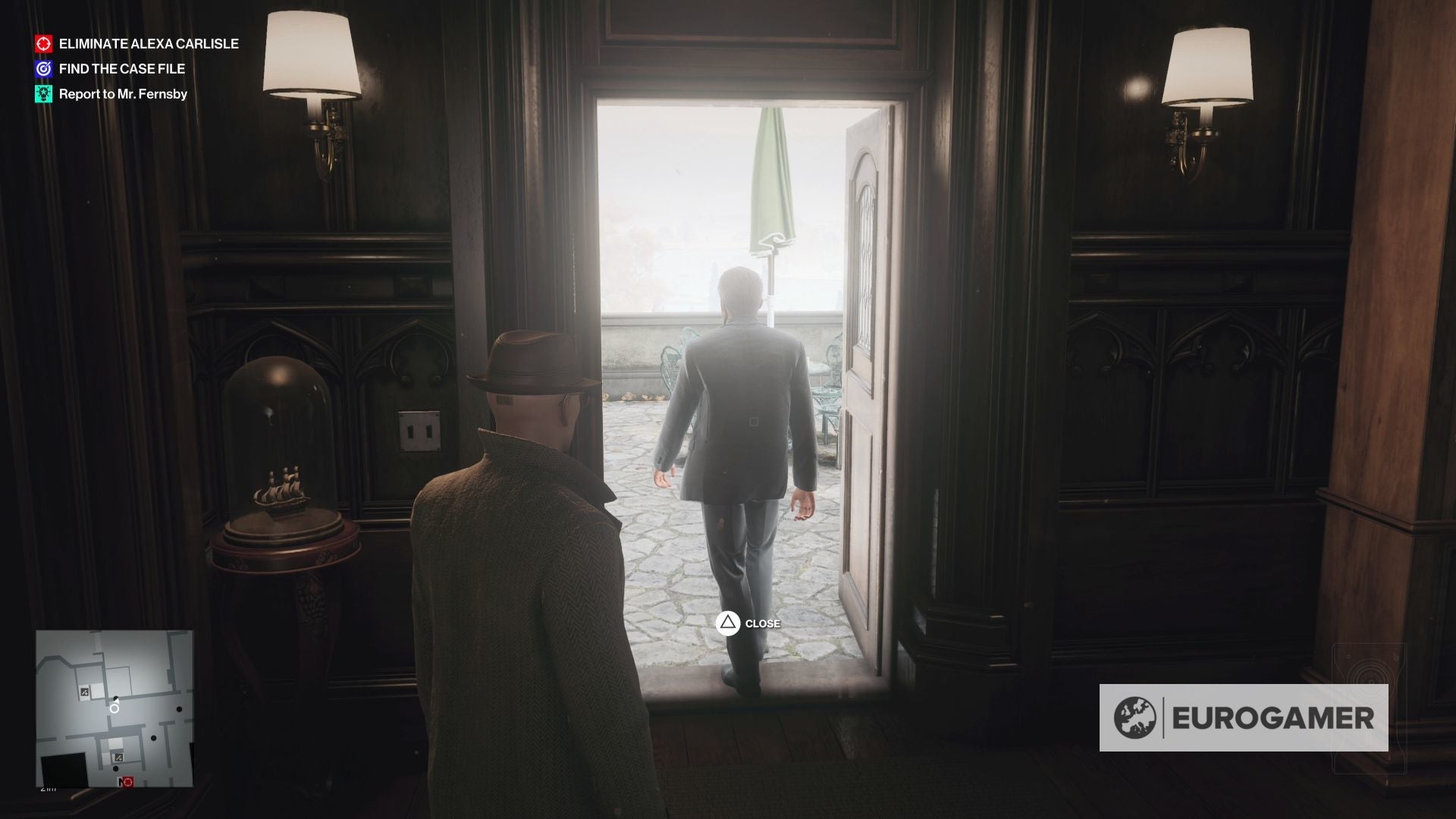This screenshot has width=1456, height=819.
Task: Click a black NPC dot on the minimap
Action: [x=179, y=709]
